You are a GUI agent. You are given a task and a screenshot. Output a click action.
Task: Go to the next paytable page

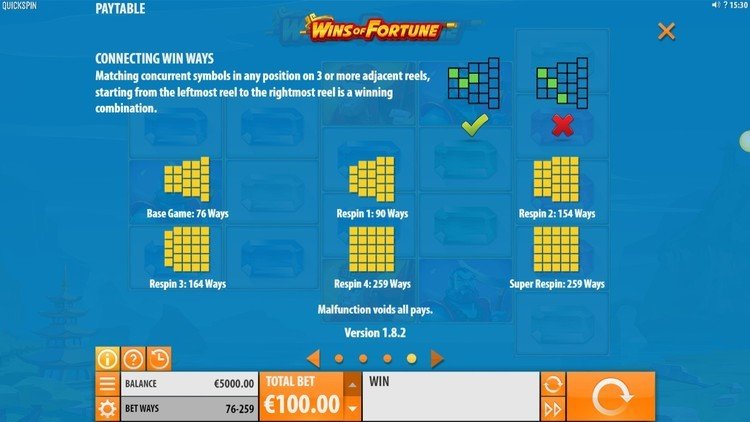(437, 357)
